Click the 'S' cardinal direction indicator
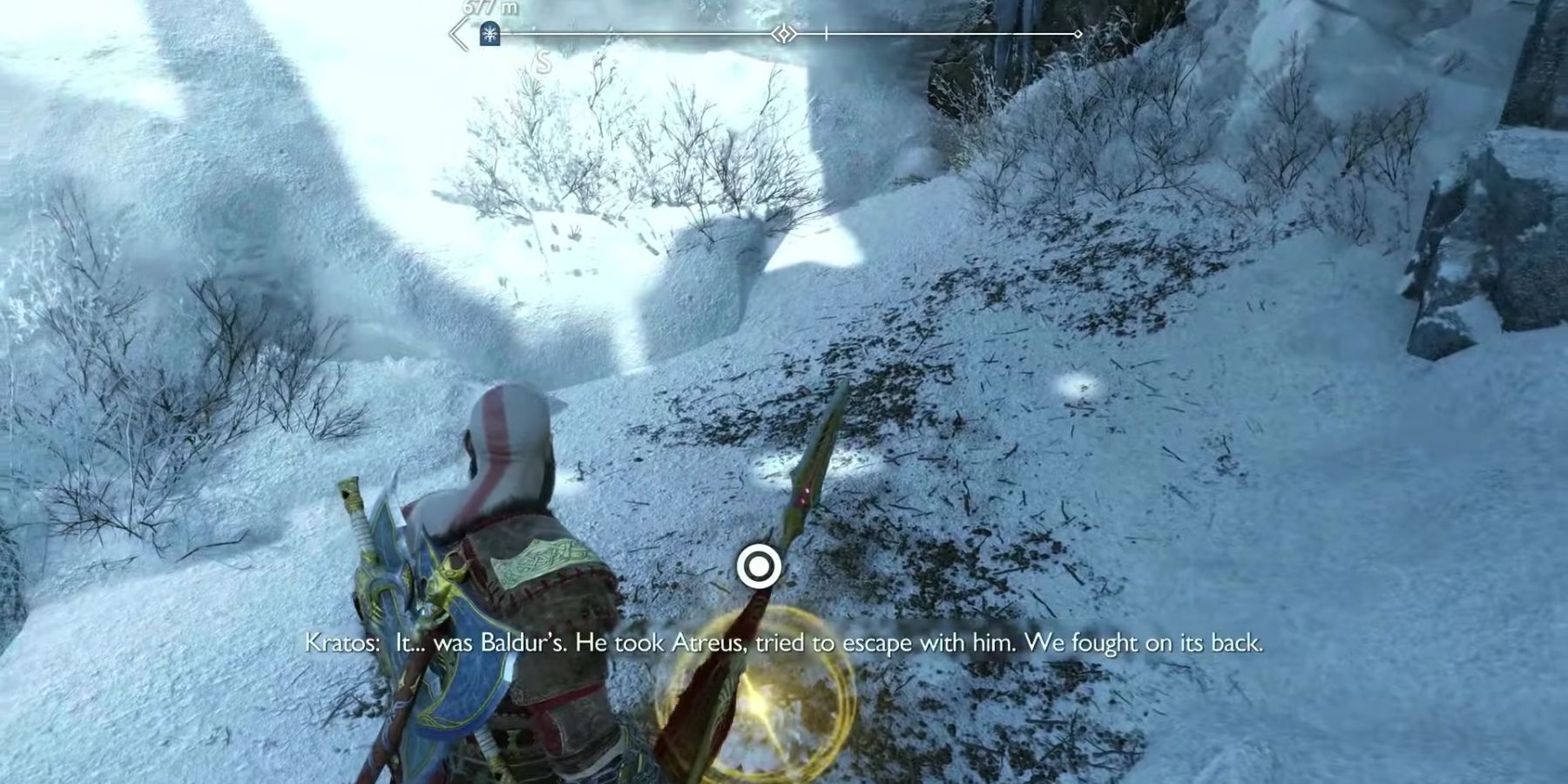 pos(542,61)
